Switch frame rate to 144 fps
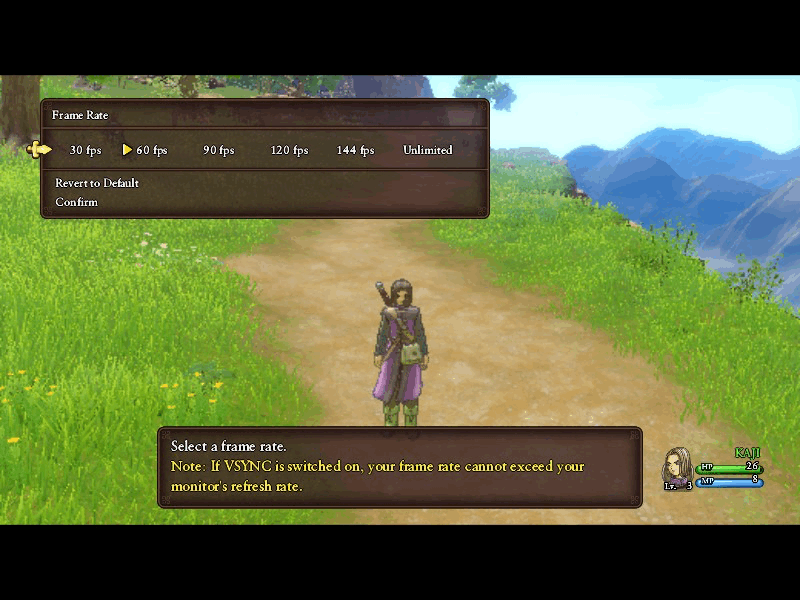 (355, 150)
